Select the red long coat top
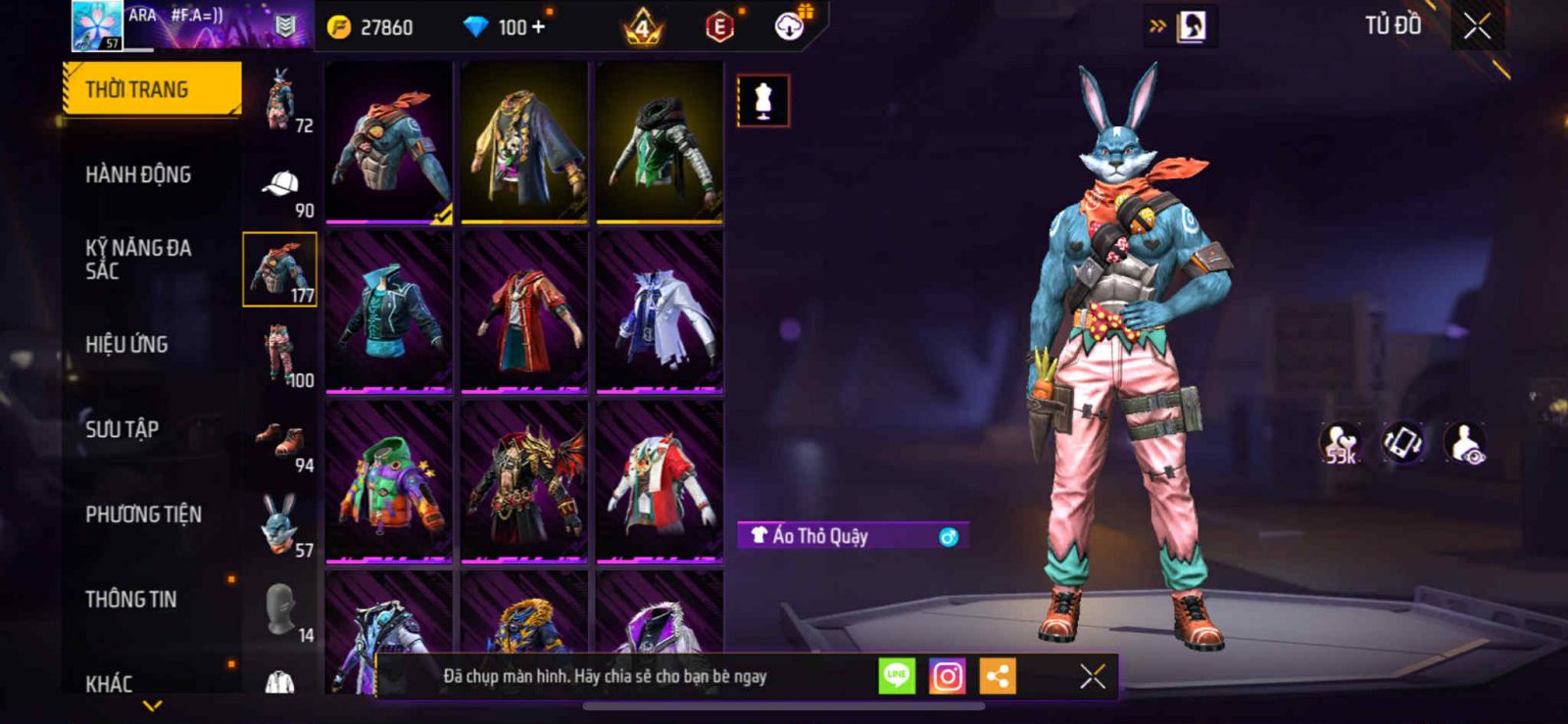 [524, 313]
